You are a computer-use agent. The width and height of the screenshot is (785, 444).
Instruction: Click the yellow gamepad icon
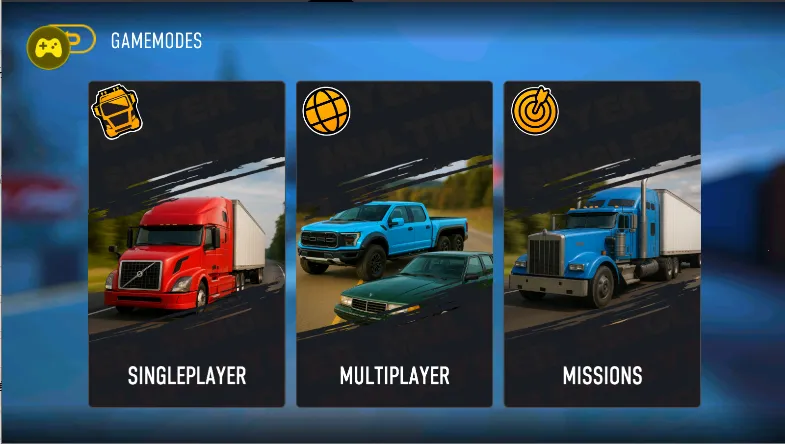(48, 47)
